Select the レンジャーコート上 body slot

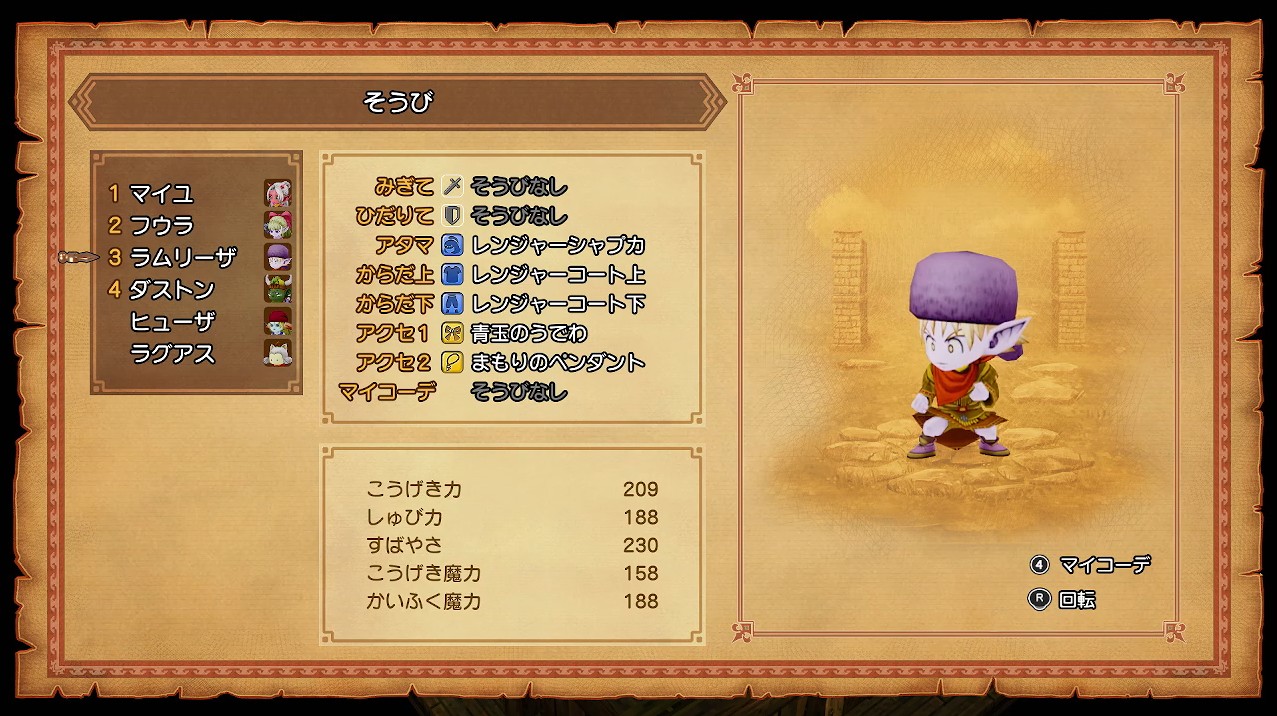[x=557, y=274]
